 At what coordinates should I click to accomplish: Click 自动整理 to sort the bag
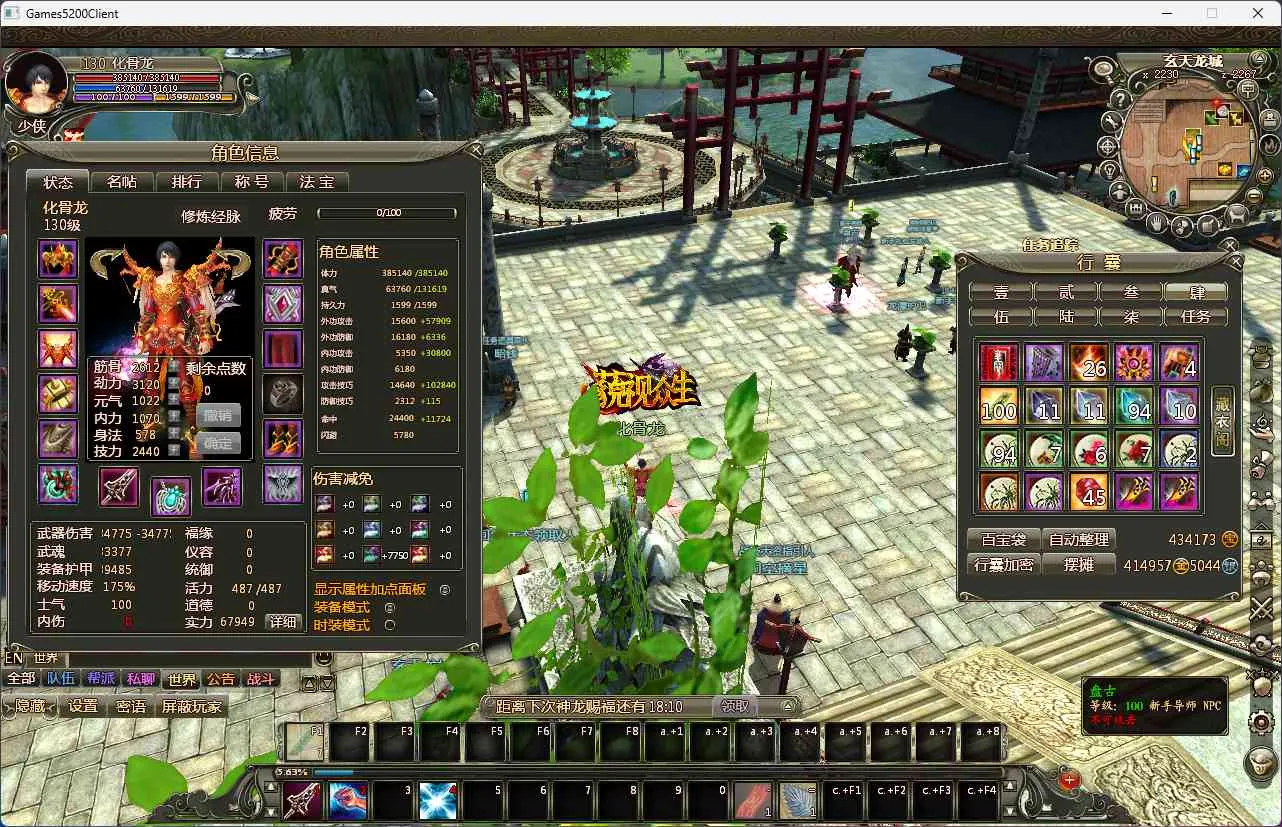tap(1079, 539)
